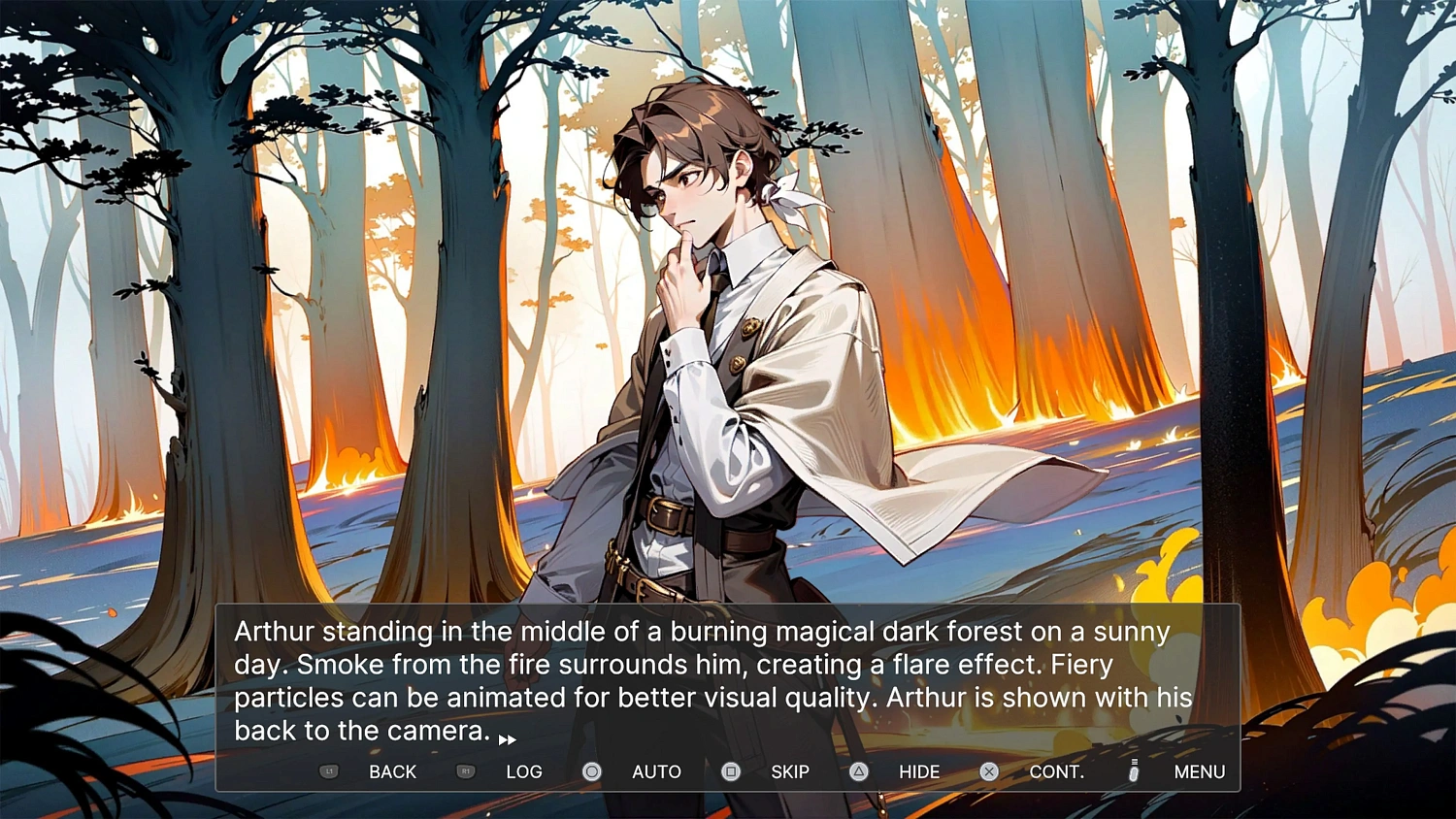Open the game MENU
This screenshot has width=1456, height=819.
click(x=1199, y=771)
